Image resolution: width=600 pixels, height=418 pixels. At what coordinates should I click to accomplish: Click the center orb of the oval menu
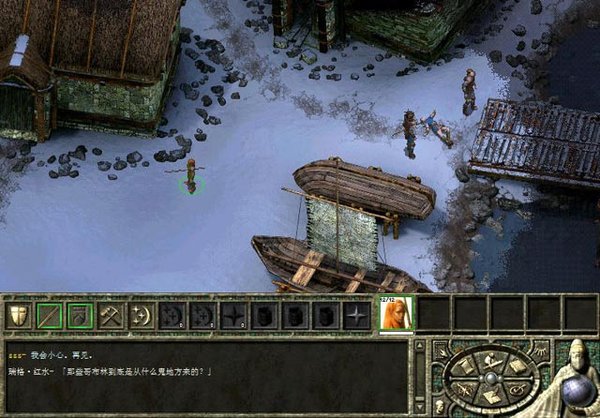[489, 378]
